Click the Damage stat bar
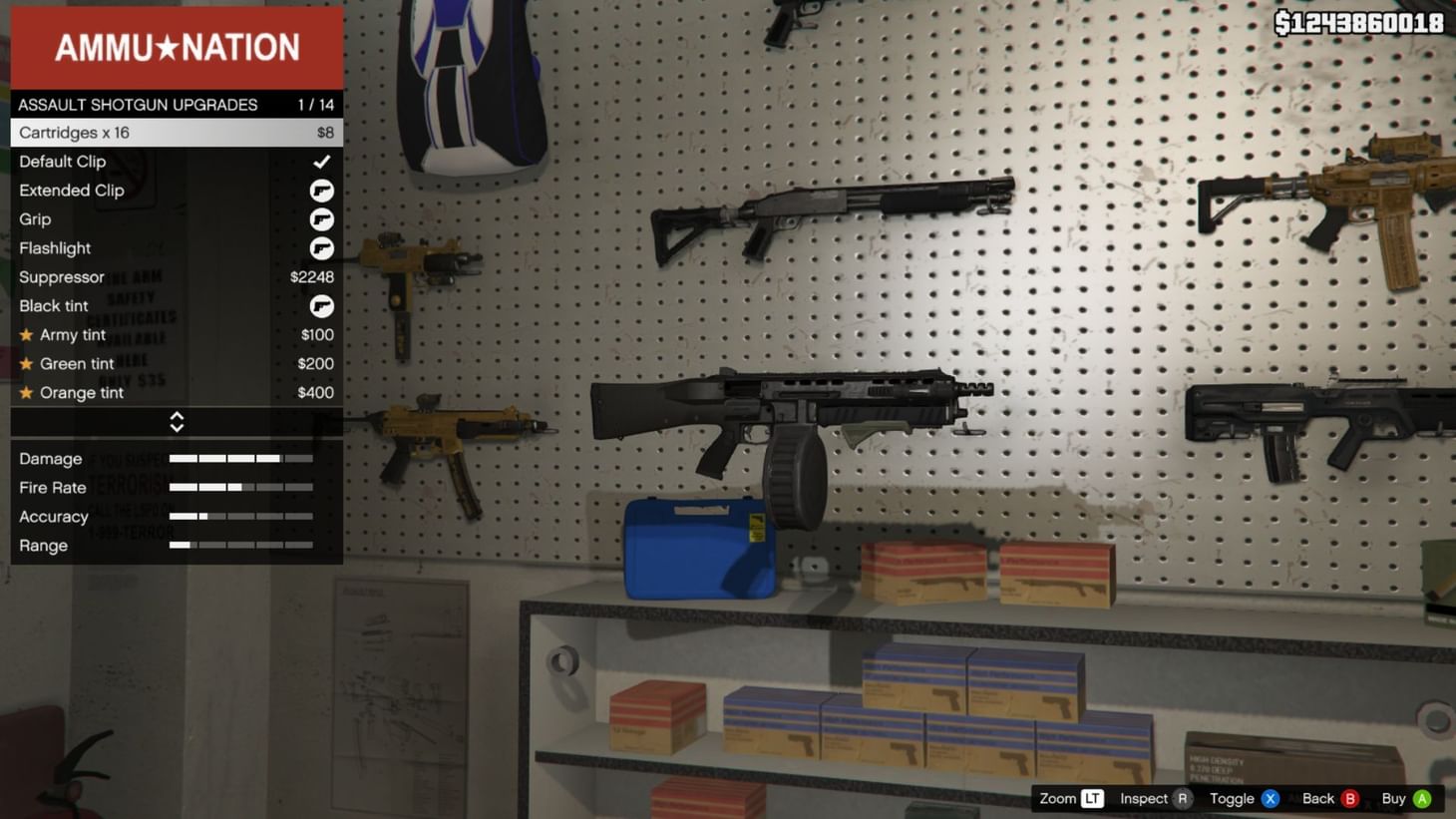 pyautogui.click(x=239, y=459)
